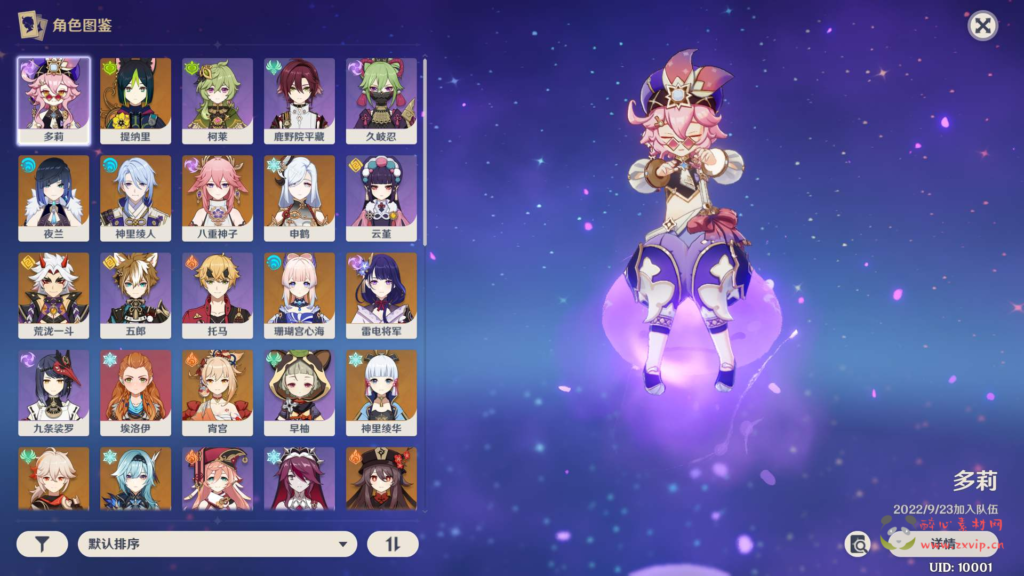Select the 申鹤 character card
The height and width of the screenshot is (576, 1024).
[x=300, y=198]
